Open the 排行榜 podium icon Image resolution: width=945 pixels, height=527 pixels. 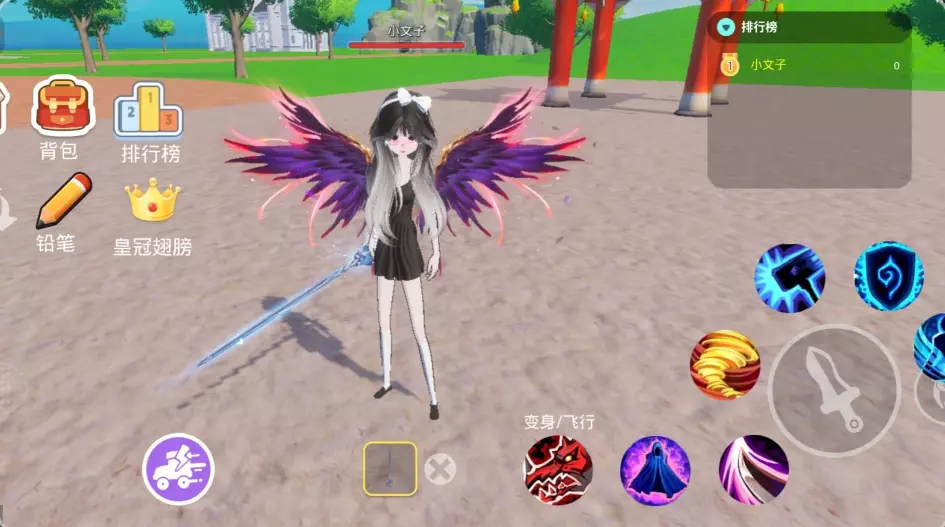148,110
